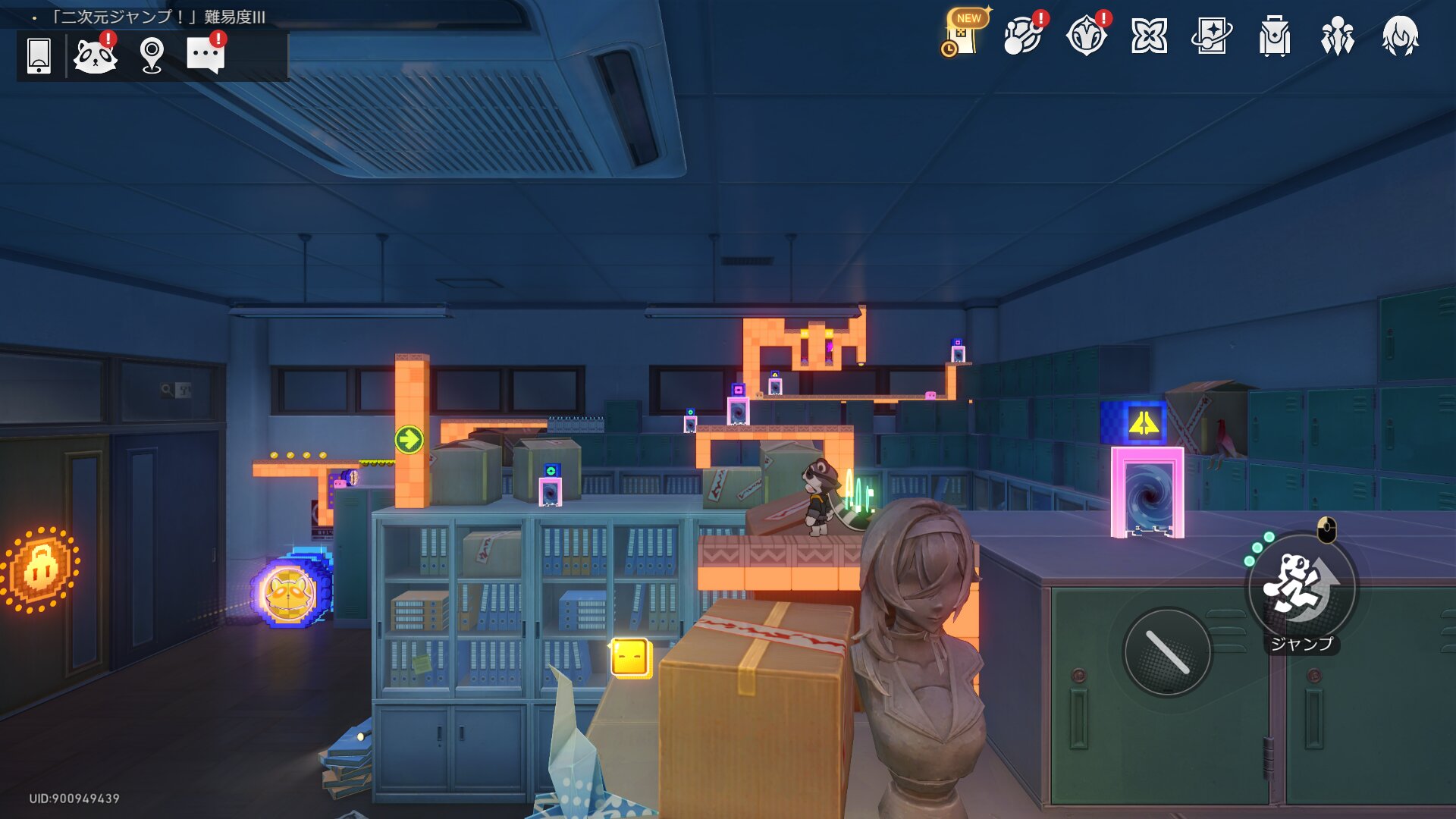
Task: Open the planet travel log icon
Action: (1022, 36)
